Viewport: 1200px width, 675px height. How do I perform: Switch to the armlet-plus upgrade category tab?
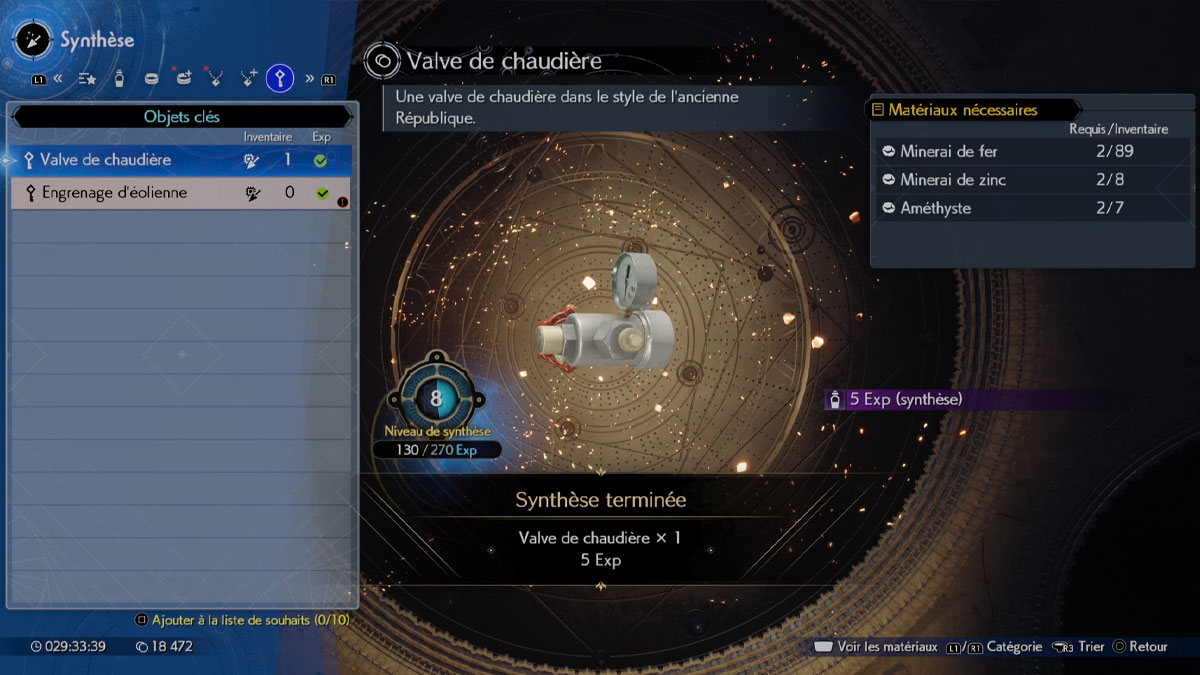pyautogui.click(x=183, y=78)
